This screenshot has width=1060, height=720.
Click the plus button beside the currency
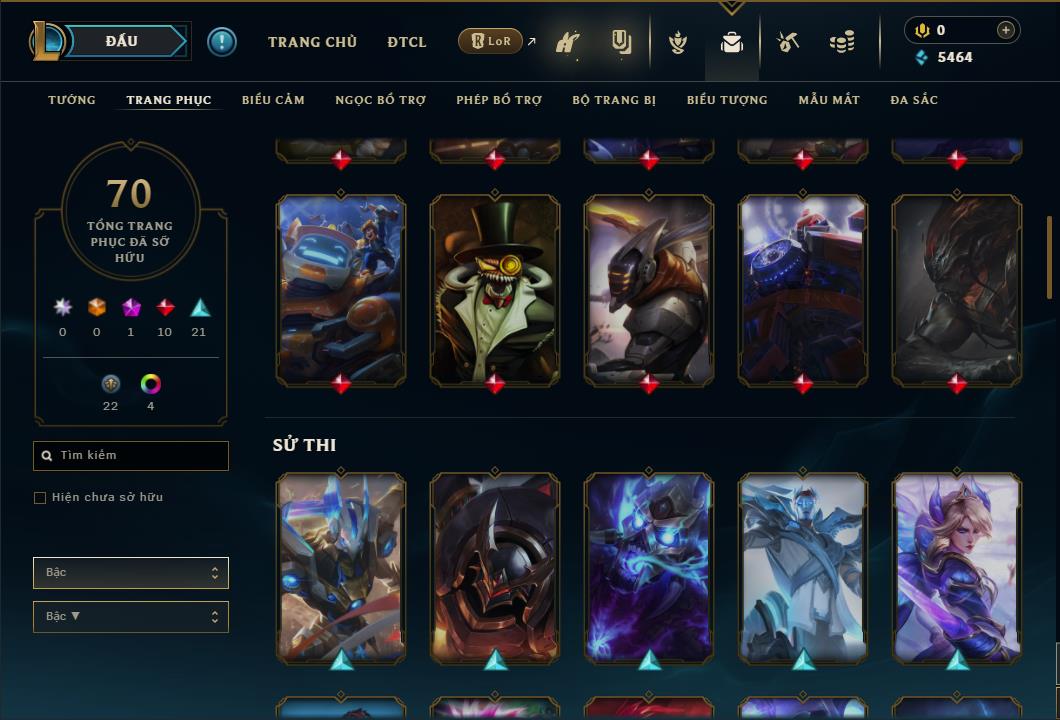(x=1006, y=30)
